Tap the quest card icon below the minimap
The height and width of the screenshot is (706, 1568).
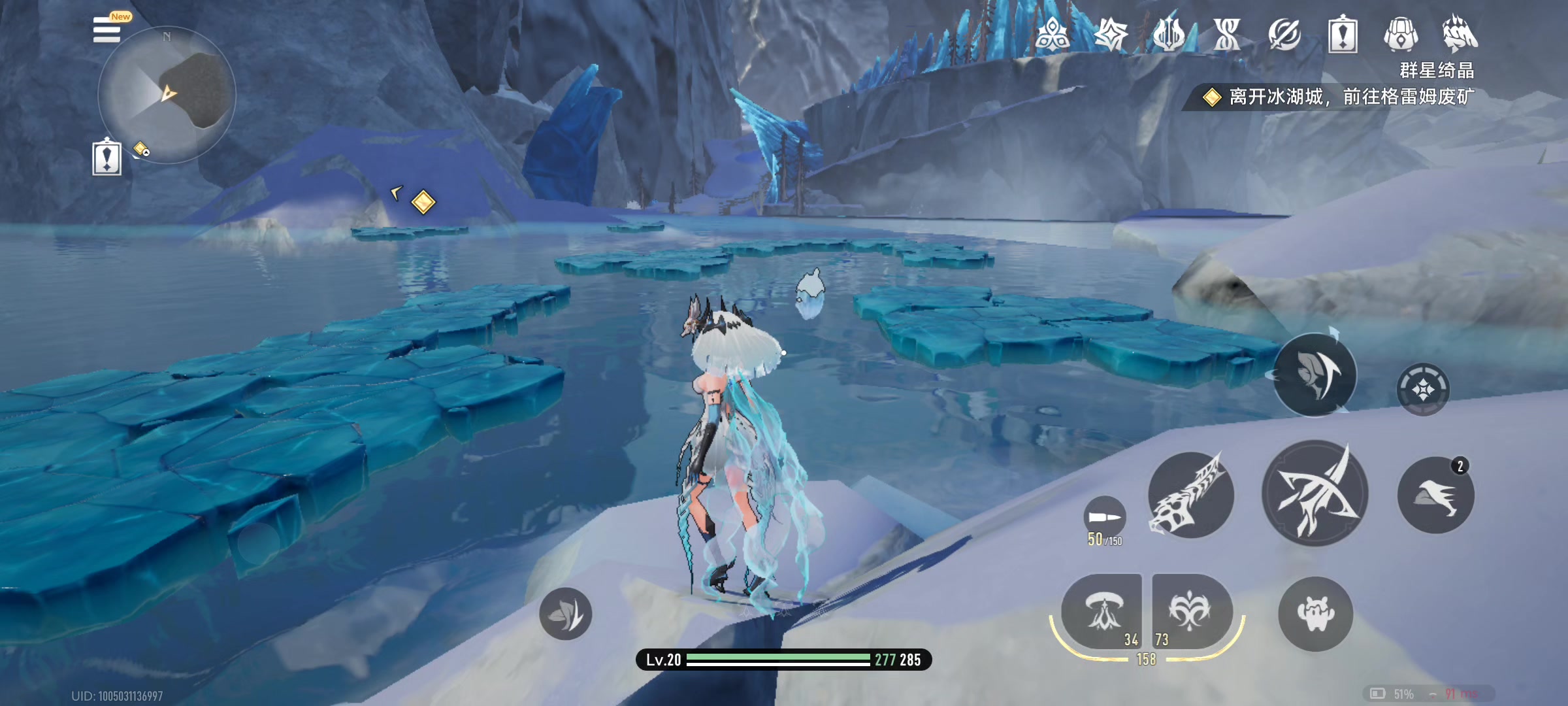coord(106,158)
